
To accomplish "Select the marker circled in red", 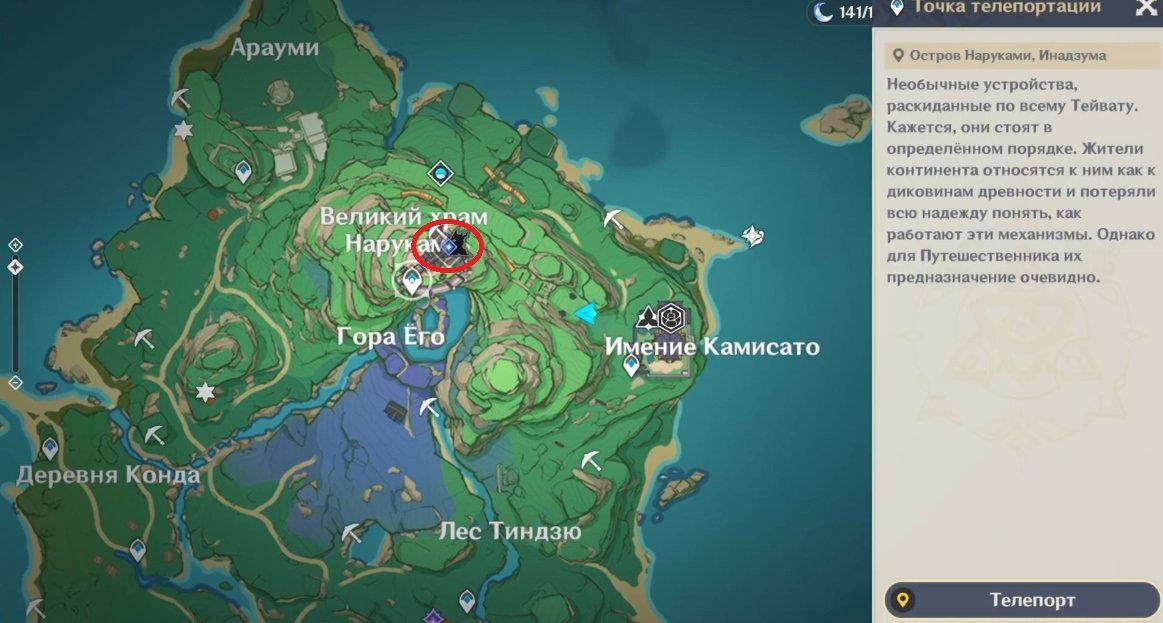I will click(x=449, y=246).
